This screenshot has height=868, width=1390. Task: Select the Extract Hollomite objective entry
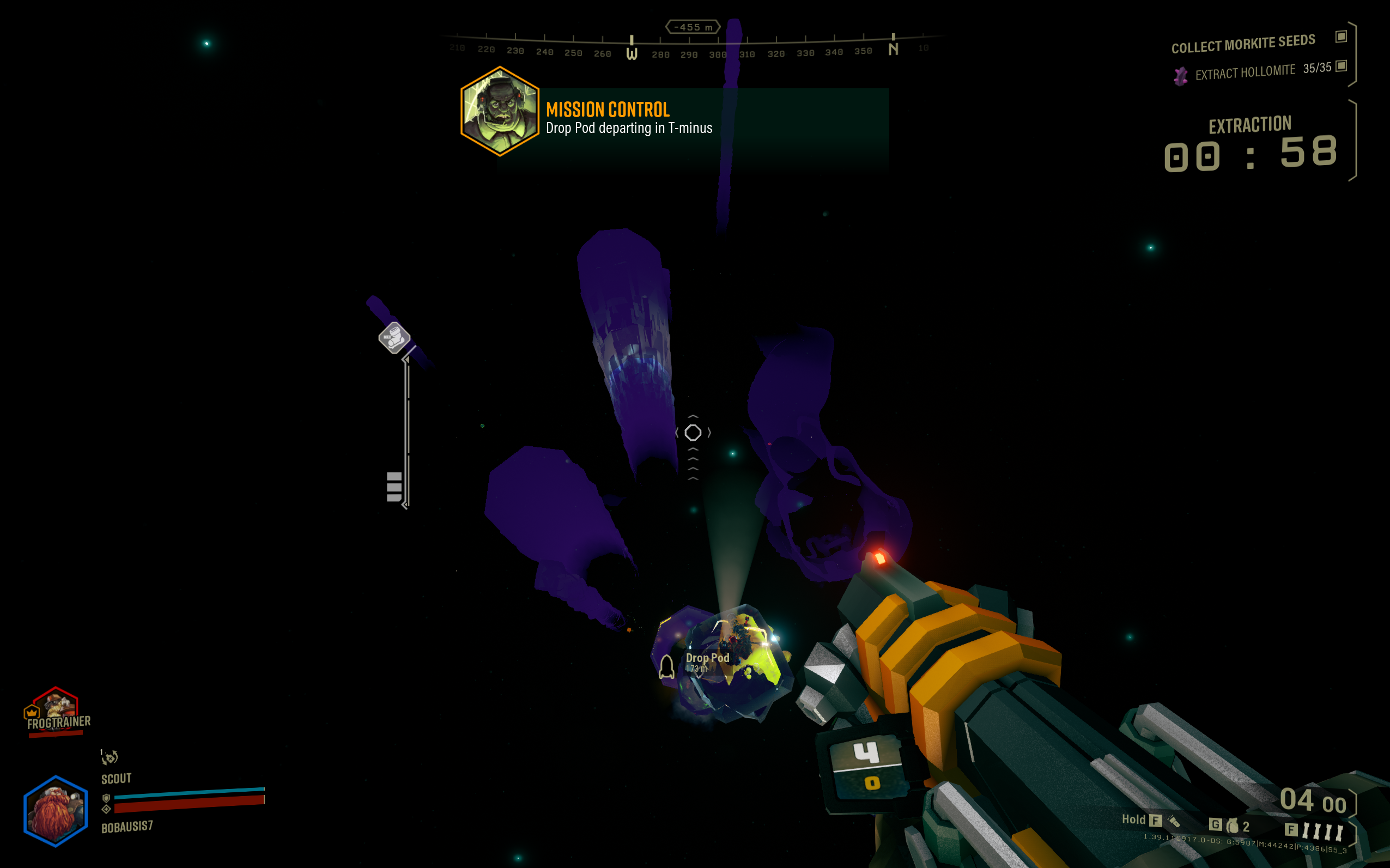1244,72
